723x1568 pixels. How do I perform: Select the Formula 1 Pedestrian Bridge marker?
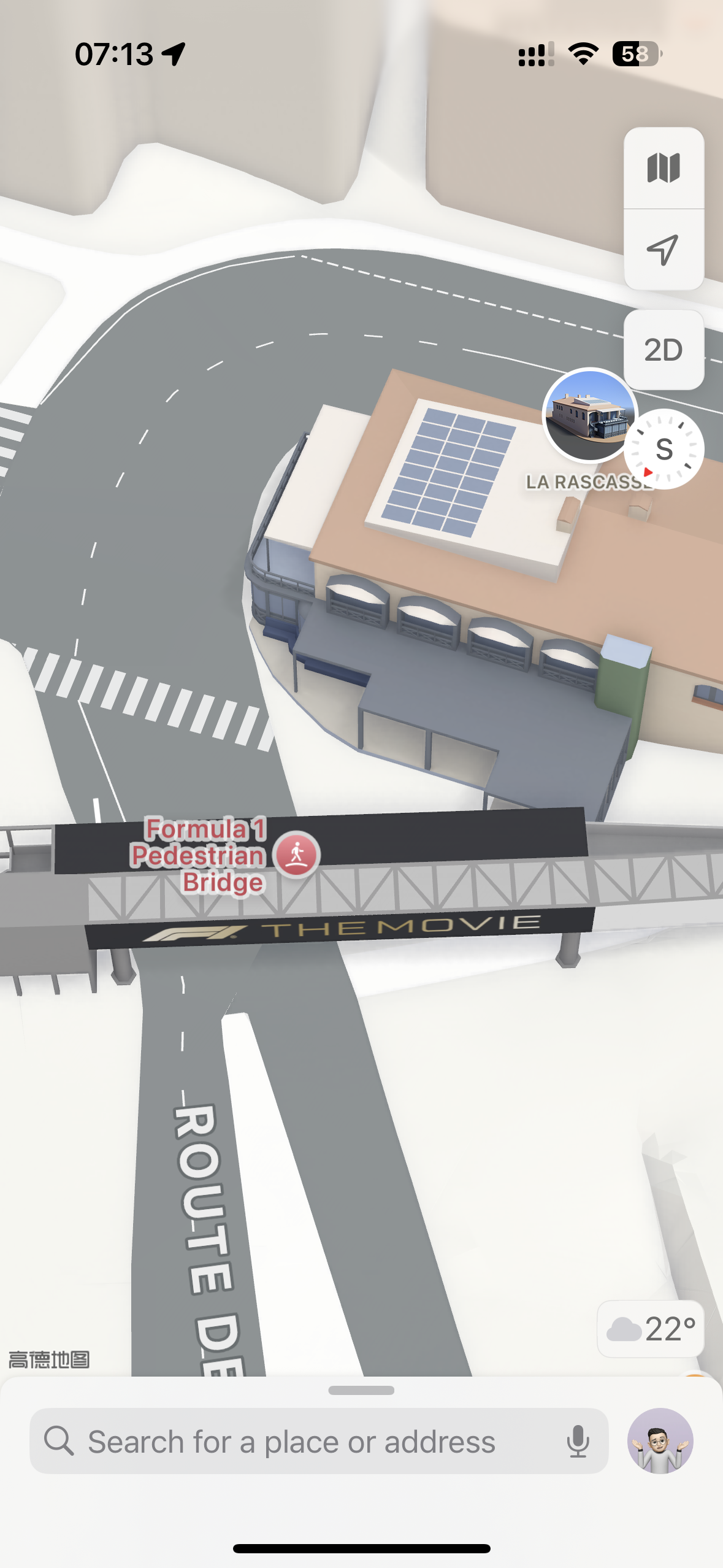coord(297,855)
